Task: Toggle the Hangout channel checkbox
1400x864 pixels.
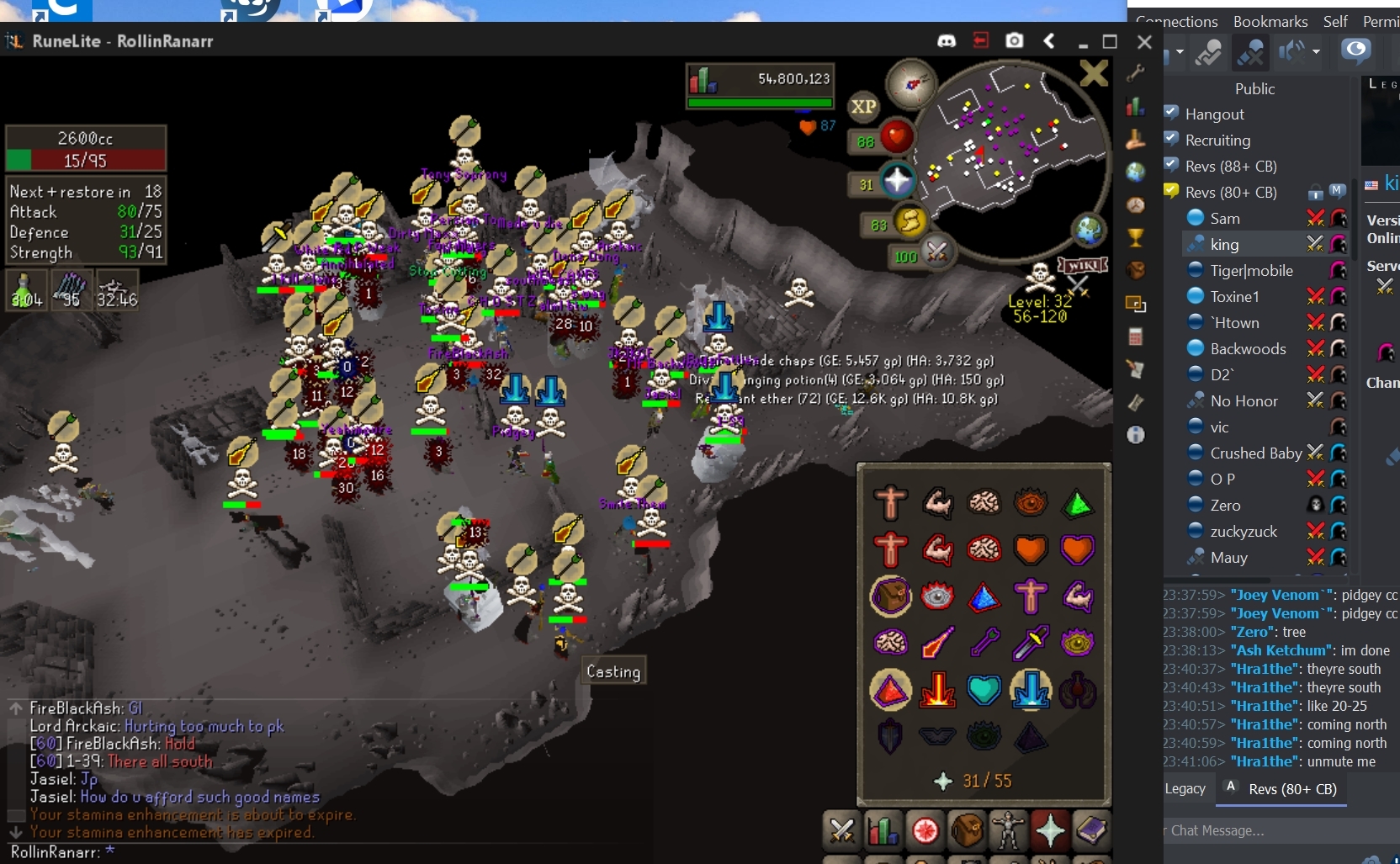Action: [1171, 113]
